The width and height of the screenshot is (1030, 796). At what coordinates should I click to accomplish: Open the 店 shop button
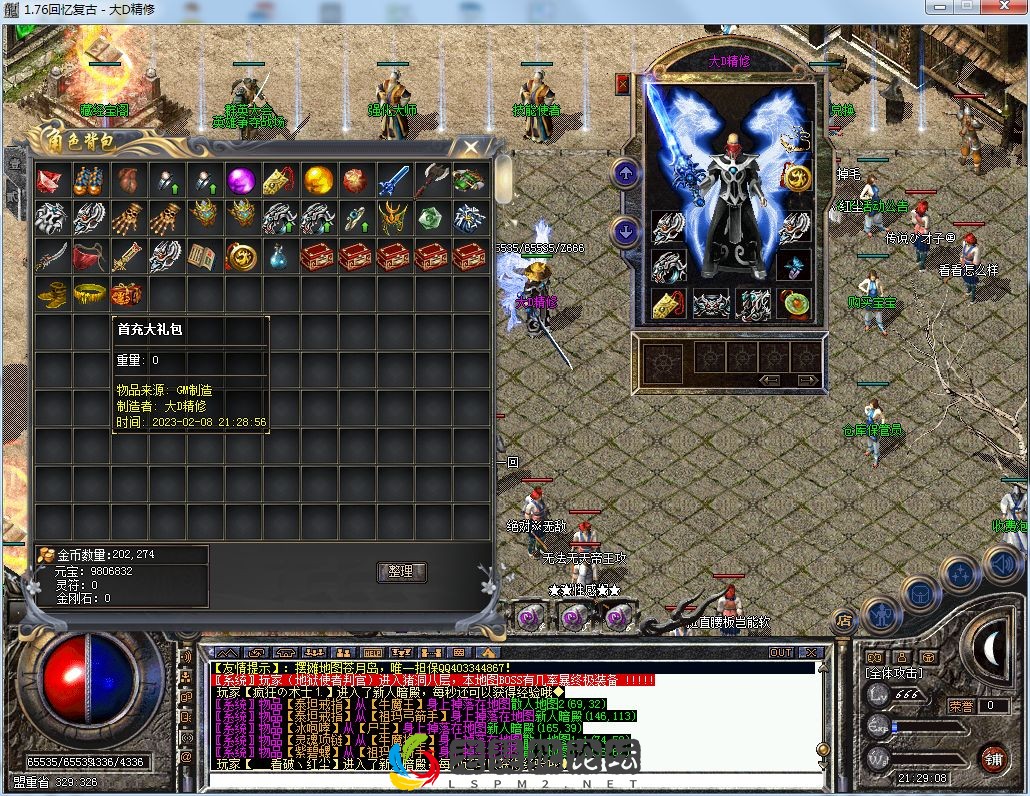(x=843, y=620)
